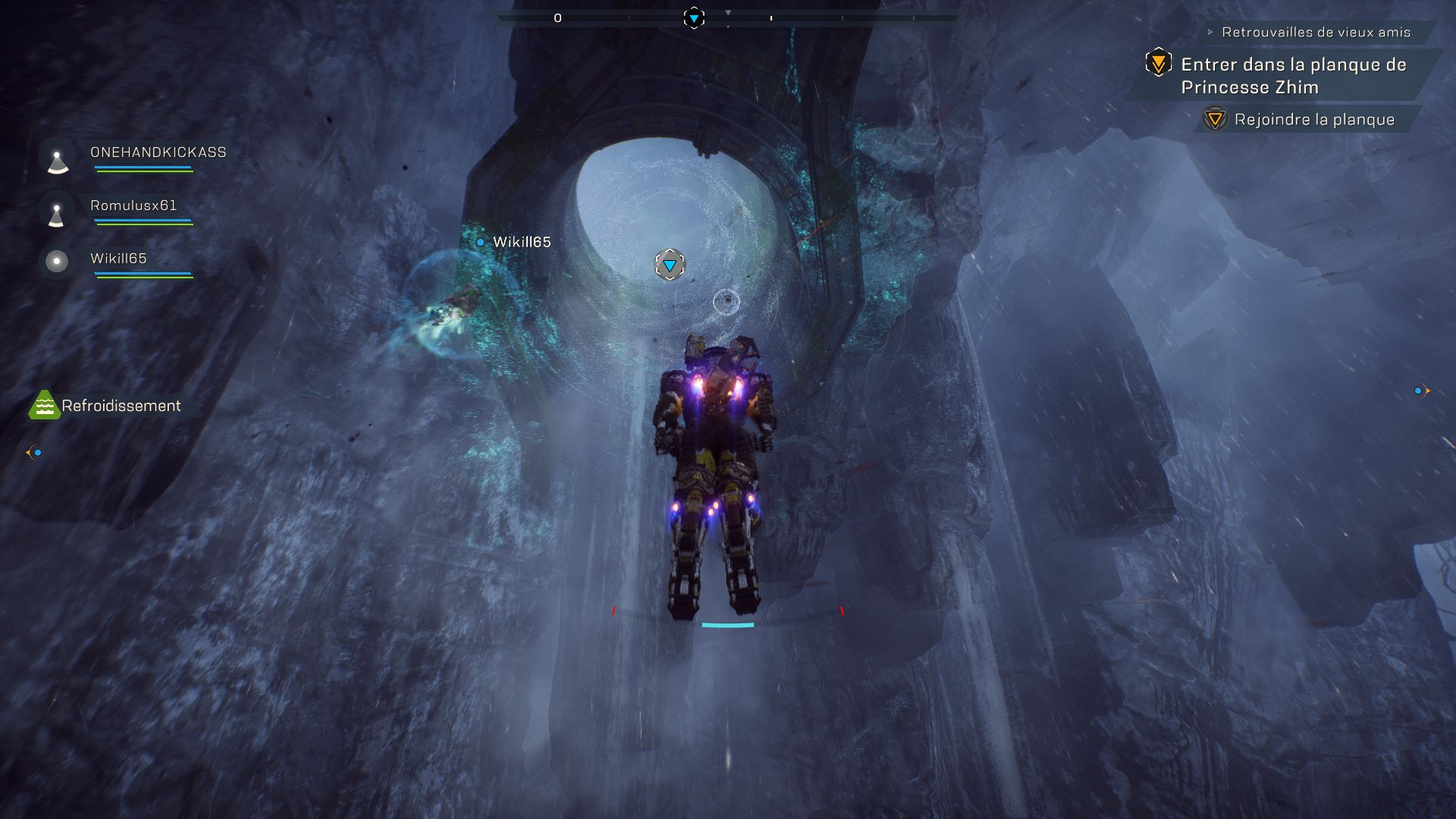Select squad member ONEHANDKICKASS
The width and height of the screenshot is (1456, 819).
coord(158,152)
